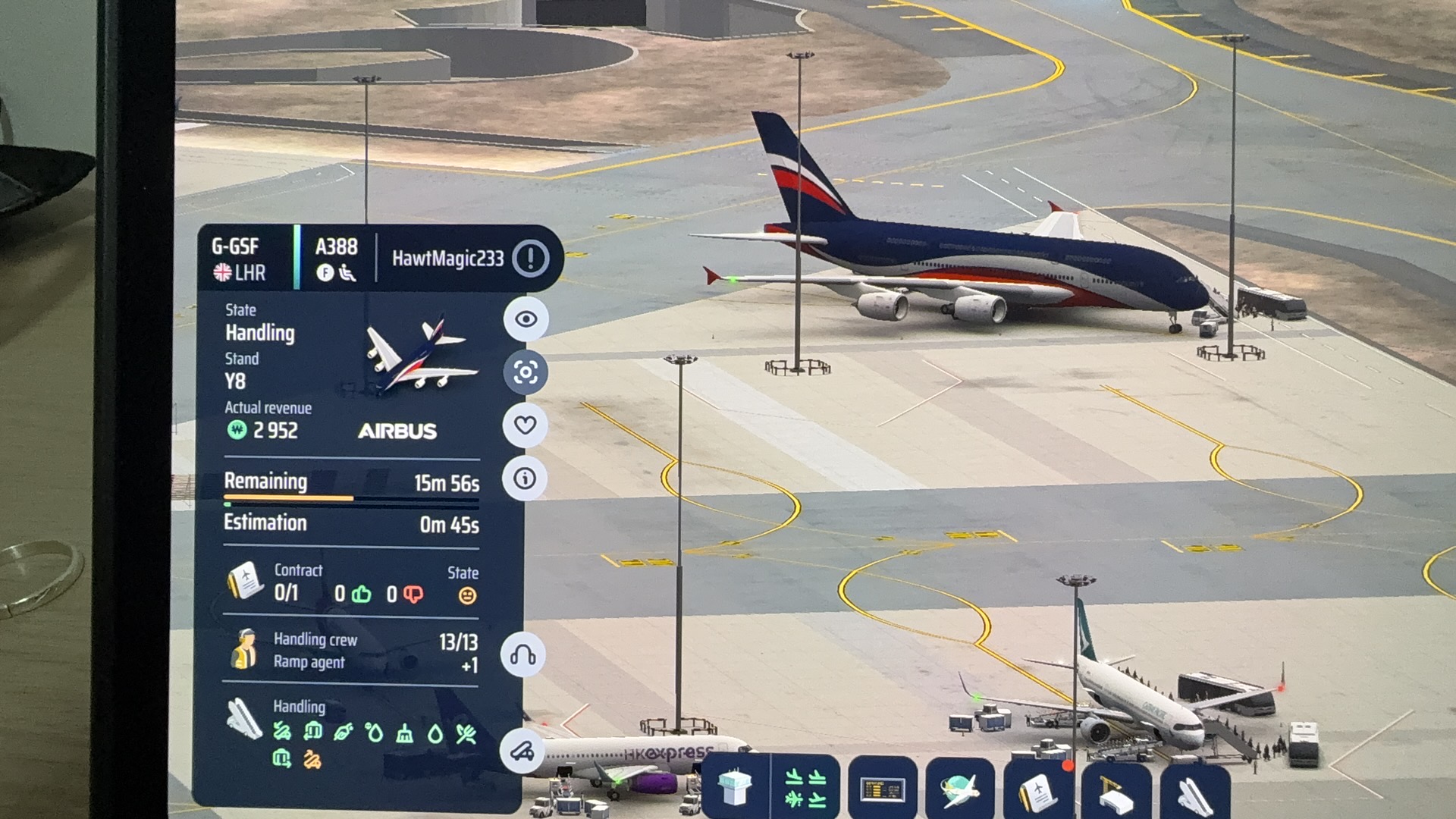This screenshot has width=1456, height=819.
Task: Favorite this aircraft with the heart button
Action: coord(526,425)
